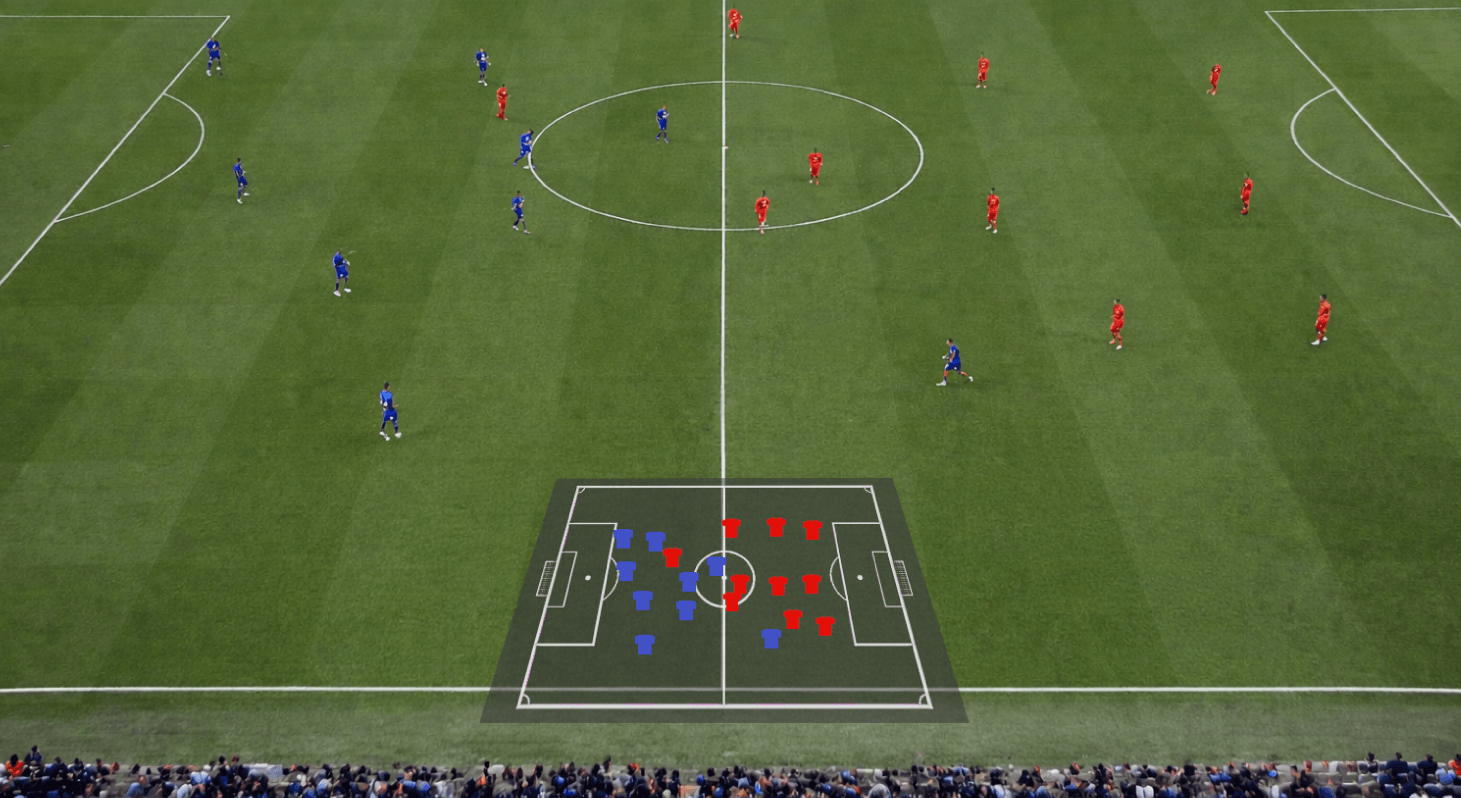Click the lowest blue jersey icon on the radar
The width and height of the screenshot is (1461, 798).
644,644
